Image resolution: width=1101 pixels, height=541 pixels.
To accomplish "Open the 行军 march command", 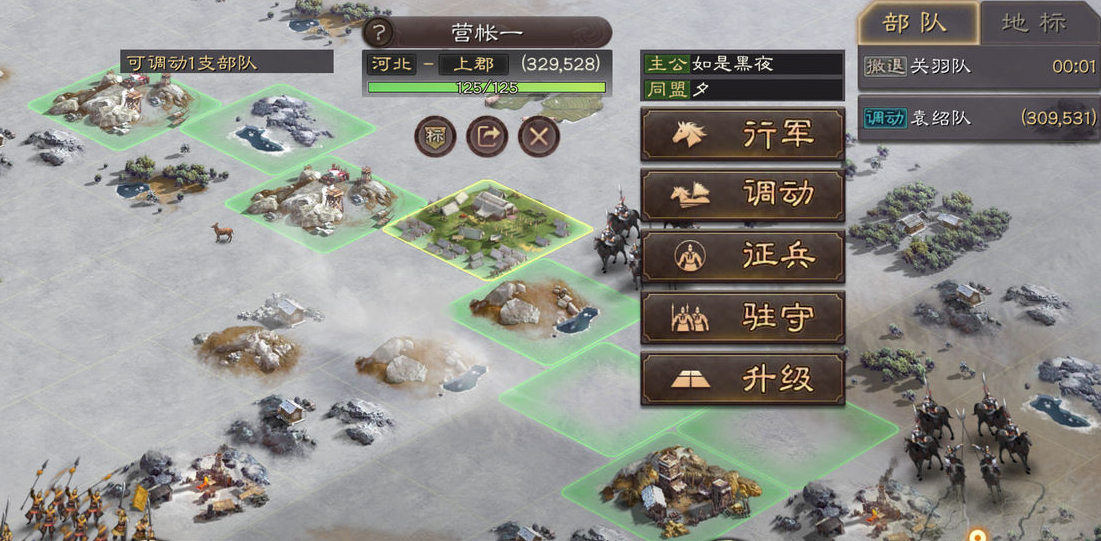I will point(742,134).
